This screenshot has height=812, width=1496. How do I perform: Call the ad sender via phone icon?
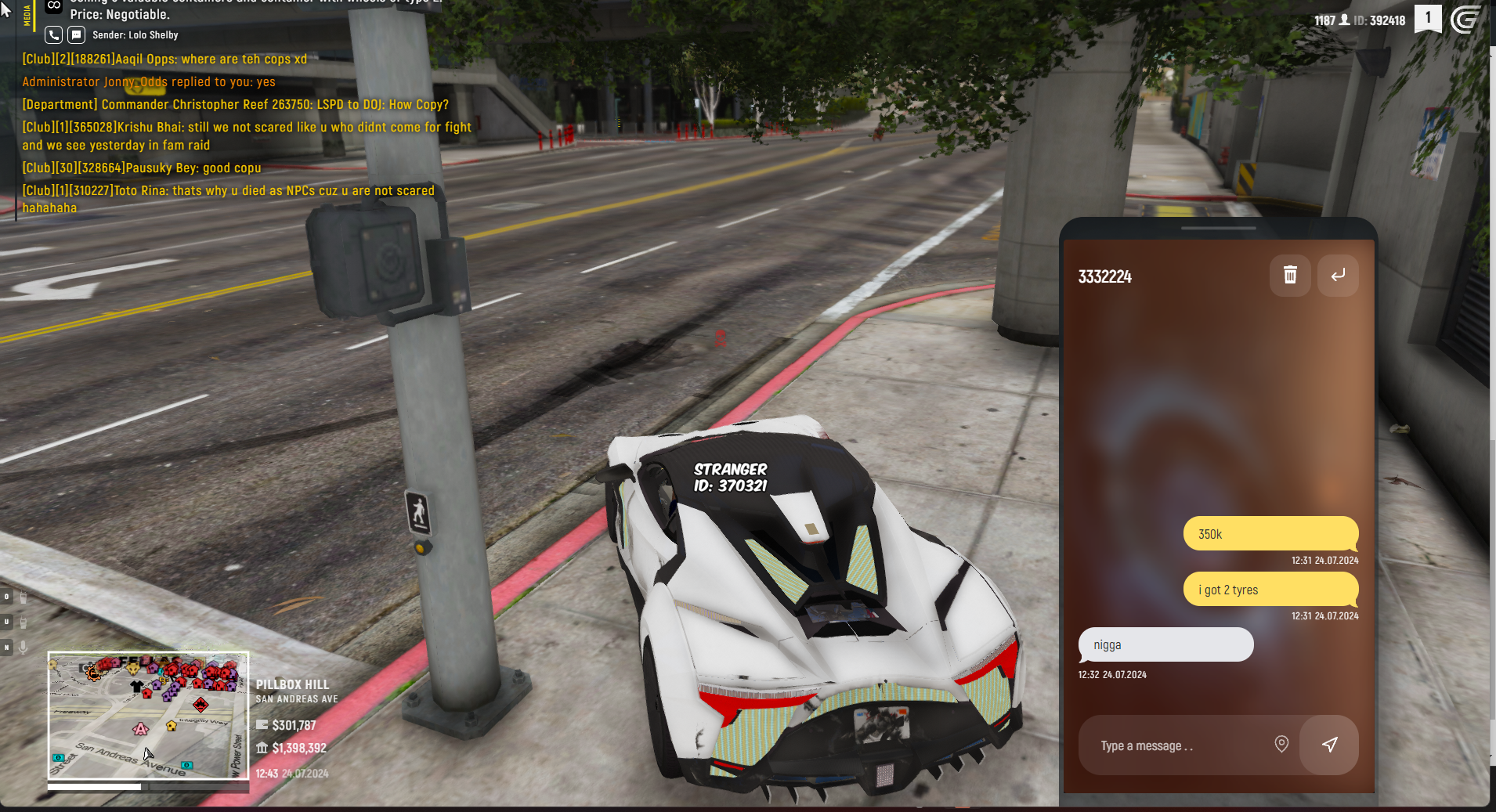pyautogui.click(x=53, y=35)
